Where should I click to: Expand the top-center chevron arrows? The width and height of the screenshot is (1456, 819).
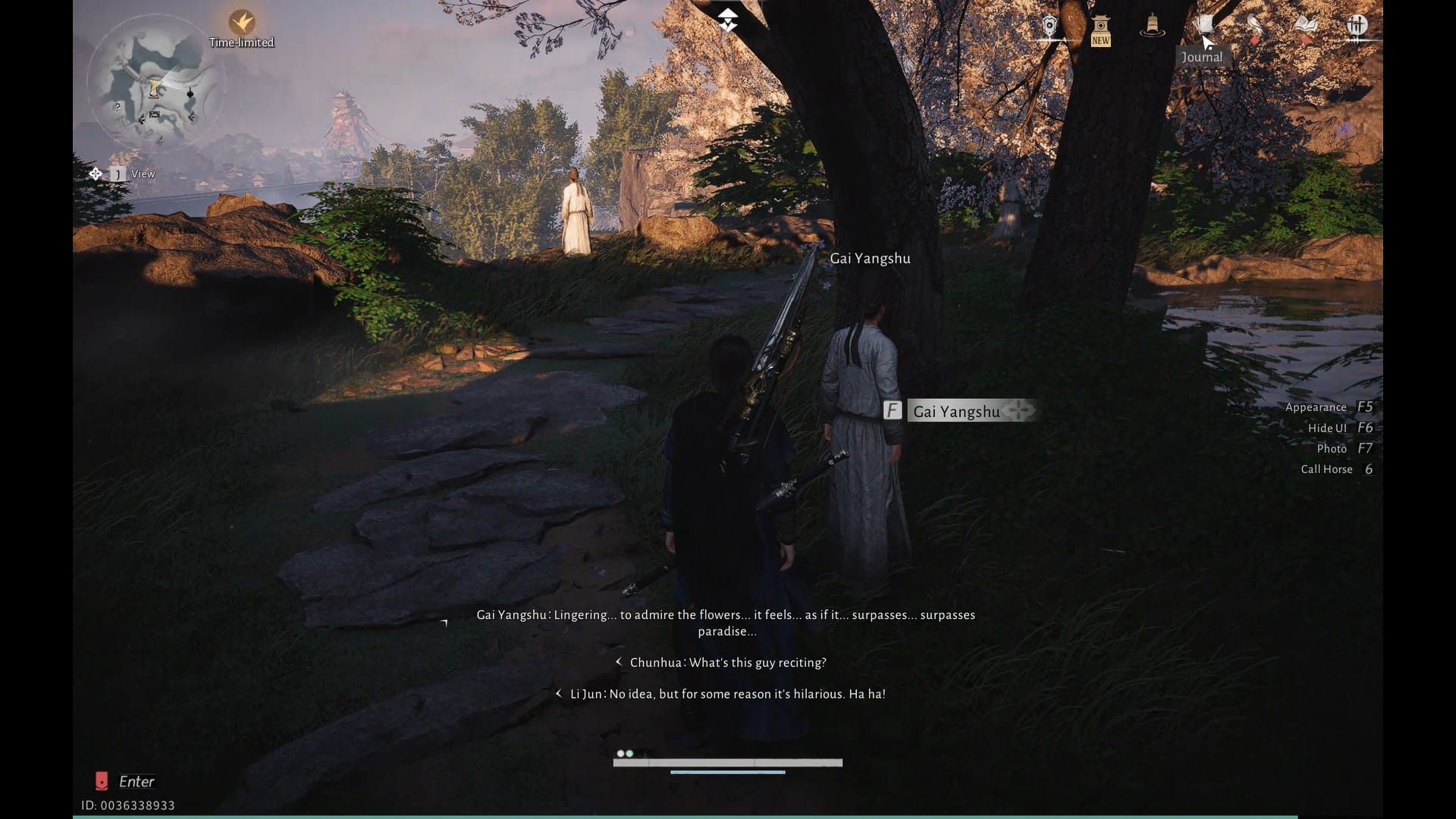click(x=728, y=19)
